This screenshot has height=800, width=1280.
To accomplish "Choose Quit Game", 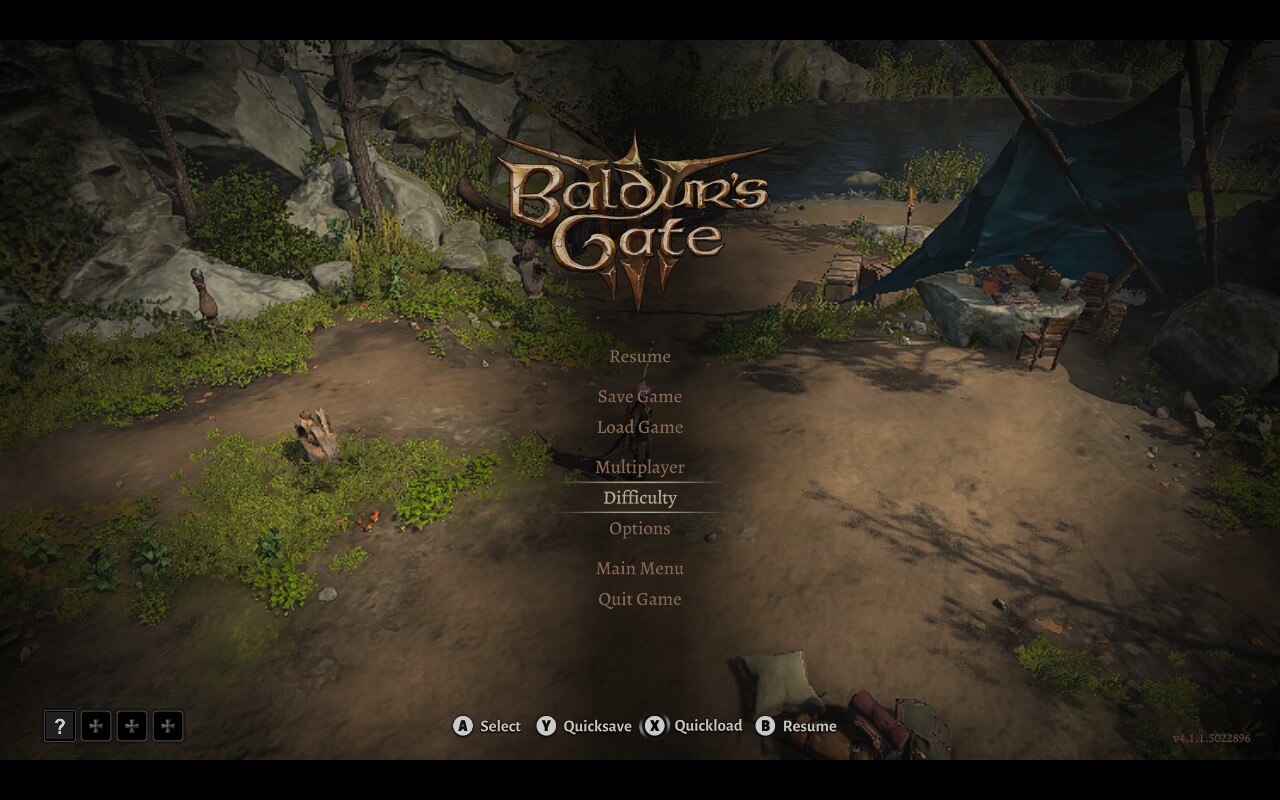I will [x=639, y=598].
